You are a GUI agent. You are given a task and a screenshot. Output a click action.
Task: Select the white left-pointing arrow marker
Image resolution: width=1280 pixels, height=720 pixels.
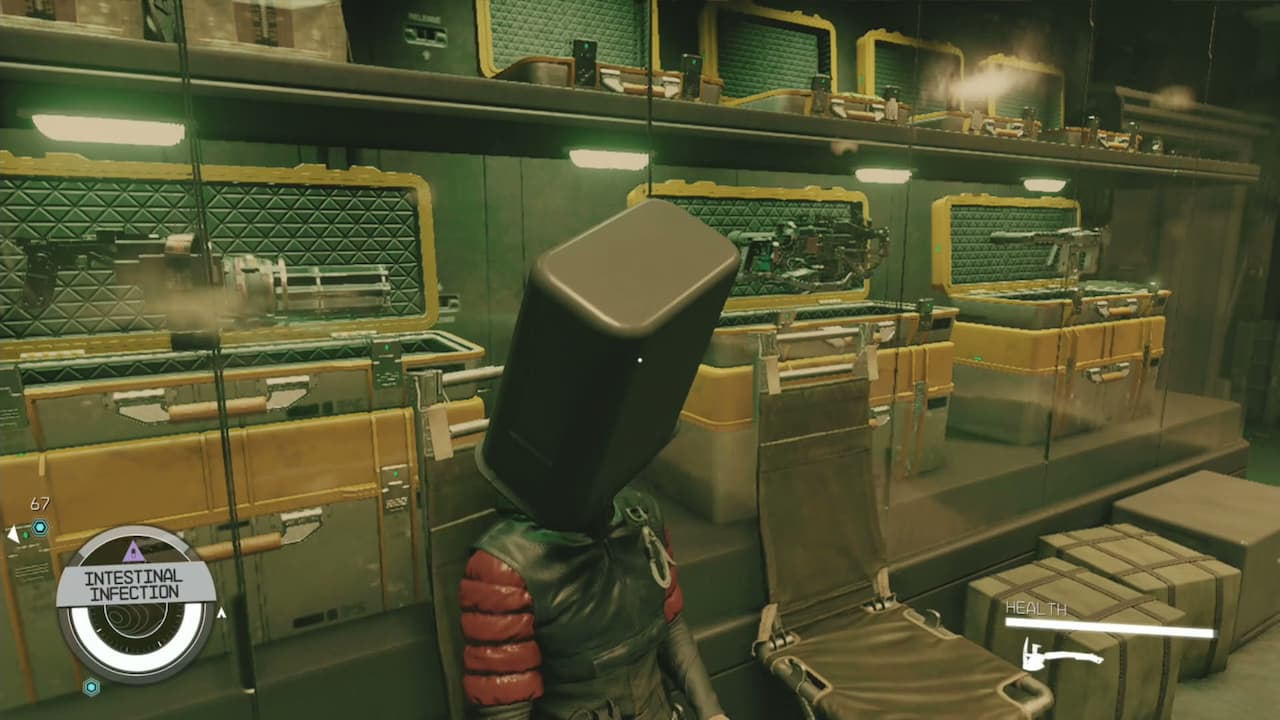click(12, 533)
